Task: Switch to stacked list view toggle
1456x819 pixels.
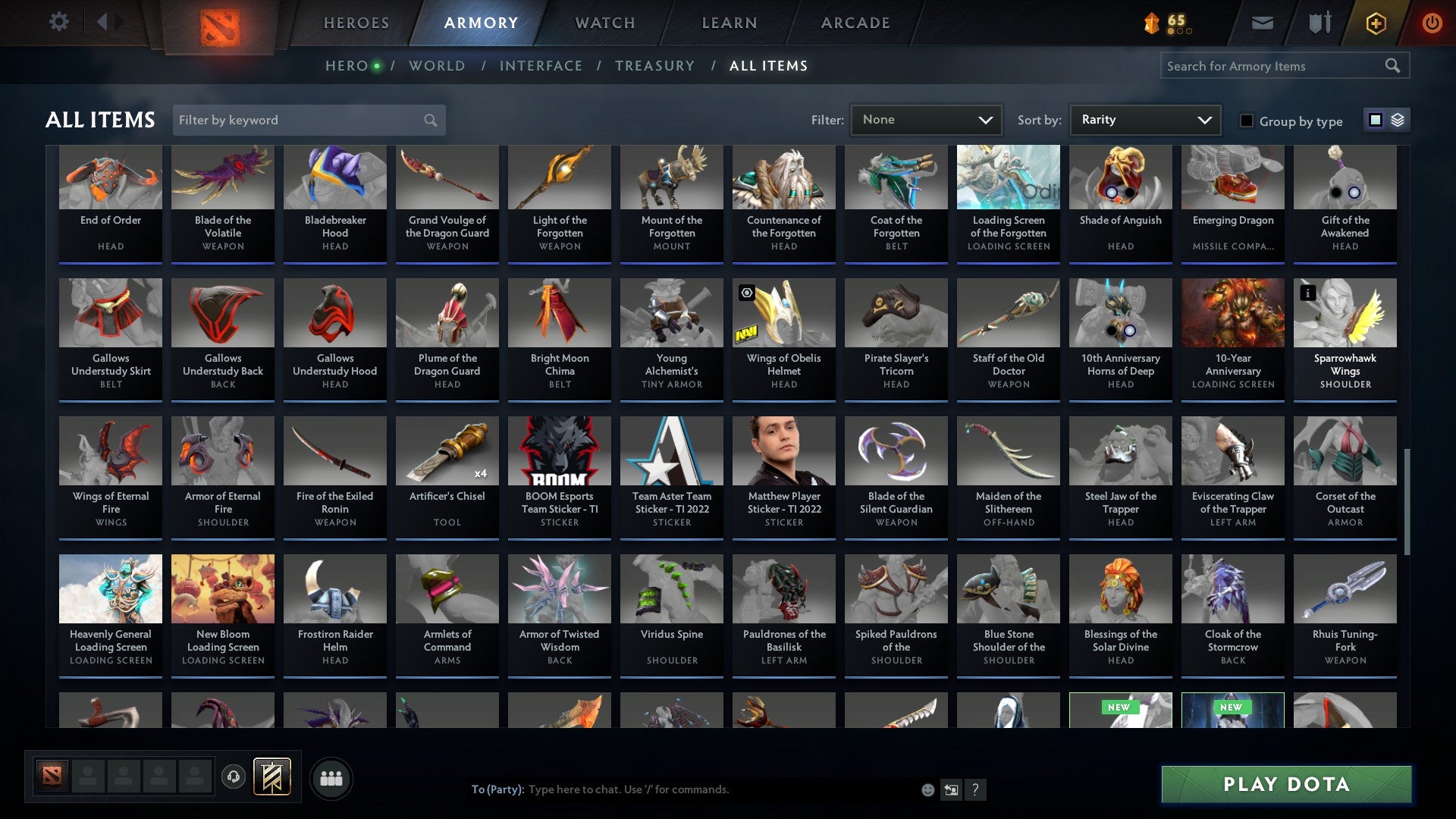Action: (1397, 120)
